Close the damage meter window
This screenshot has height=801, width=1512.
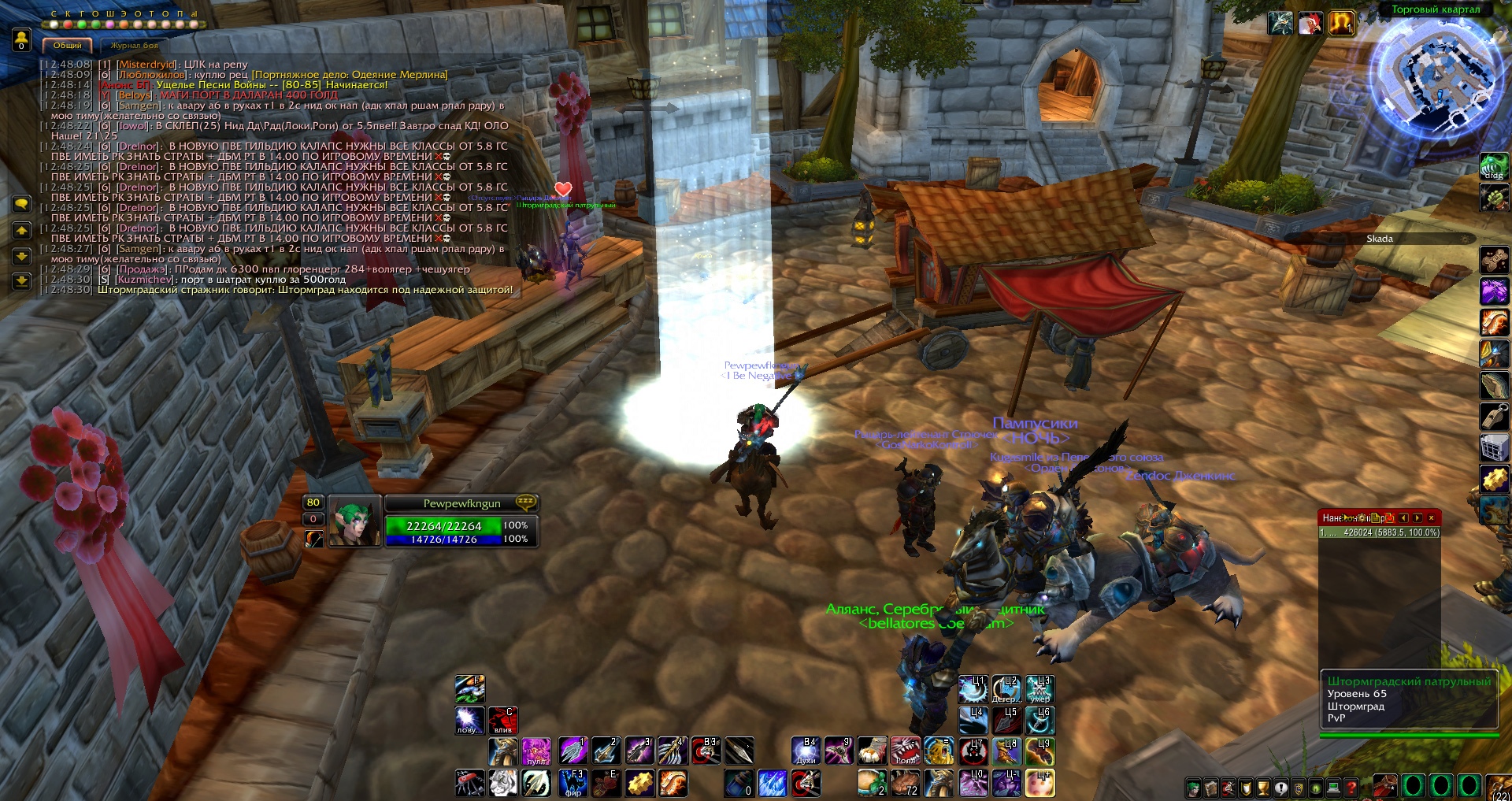pyautogui.click(x=1431, y=517)
